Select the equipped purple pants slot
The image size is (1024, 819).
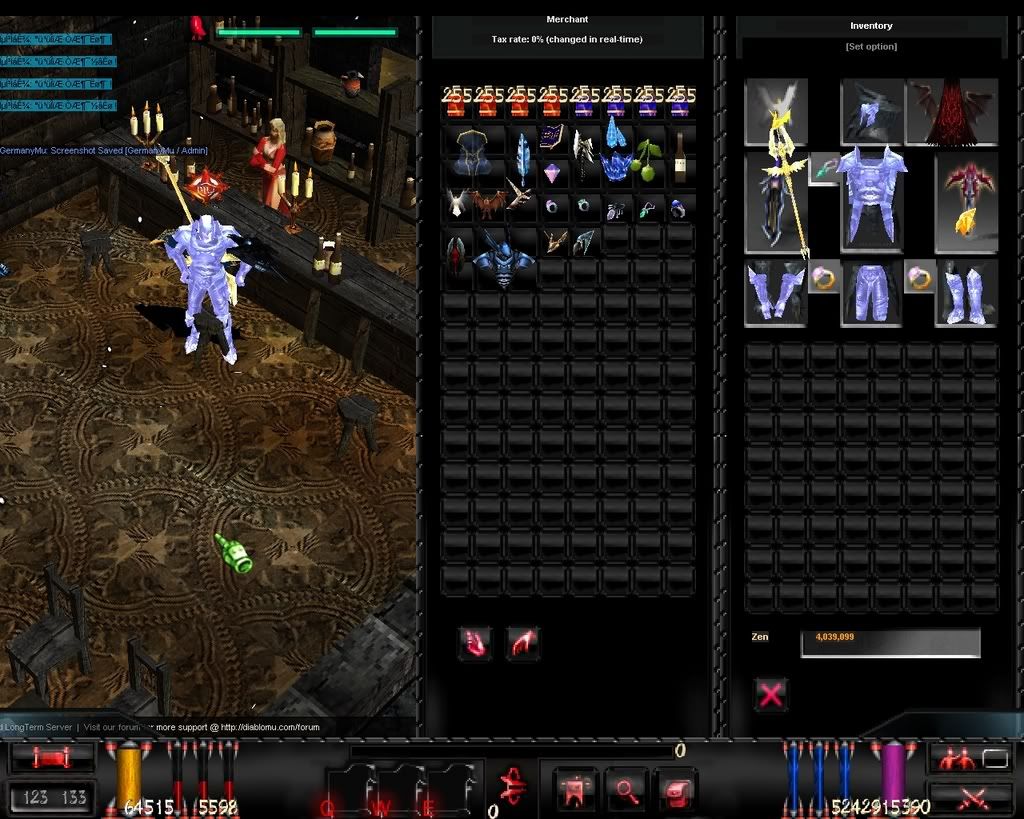870,293
